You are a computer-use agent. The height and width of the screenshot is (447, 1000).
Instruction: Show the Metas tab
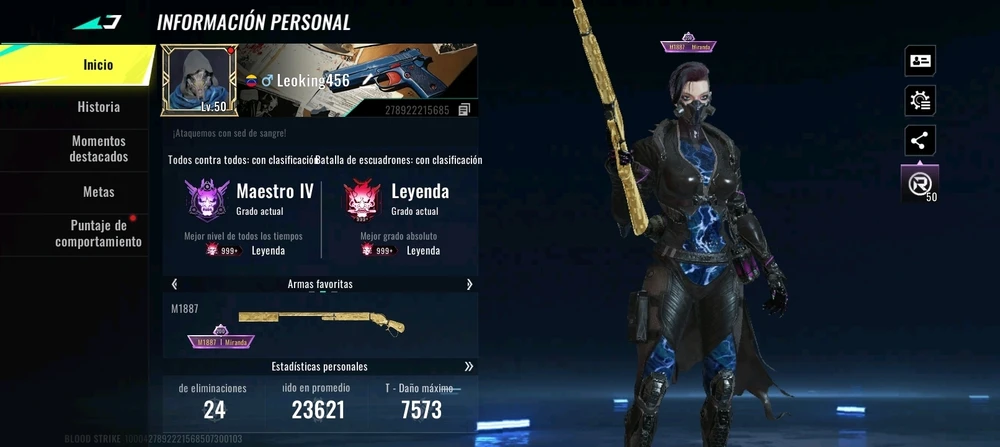point(98,191)
